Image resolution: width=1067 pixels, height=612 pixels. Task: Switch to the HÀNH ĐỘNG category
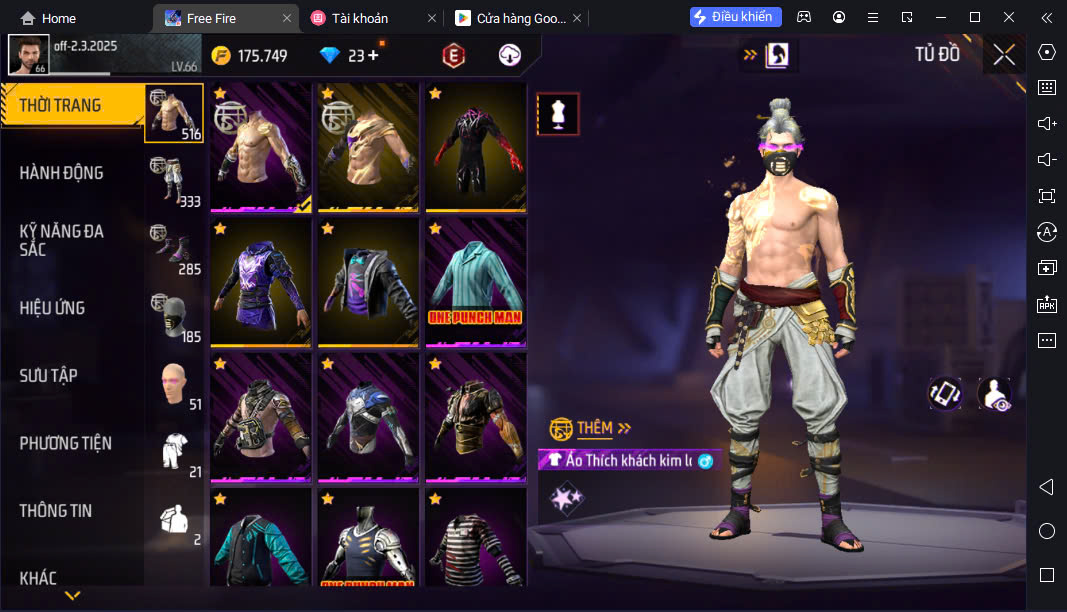click(62, 173)
